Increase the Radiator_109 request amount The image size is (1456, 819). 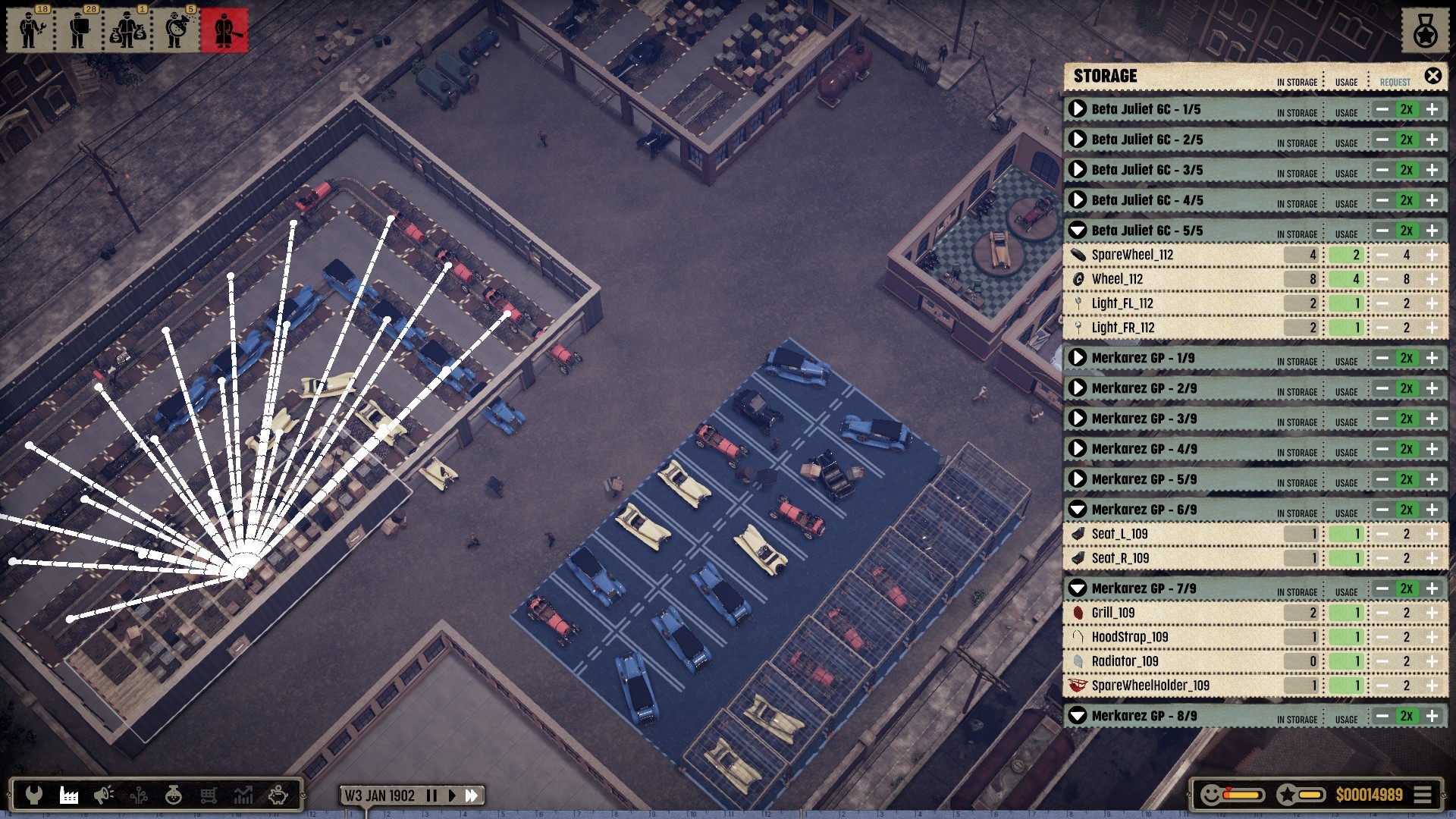(1432, 661)
